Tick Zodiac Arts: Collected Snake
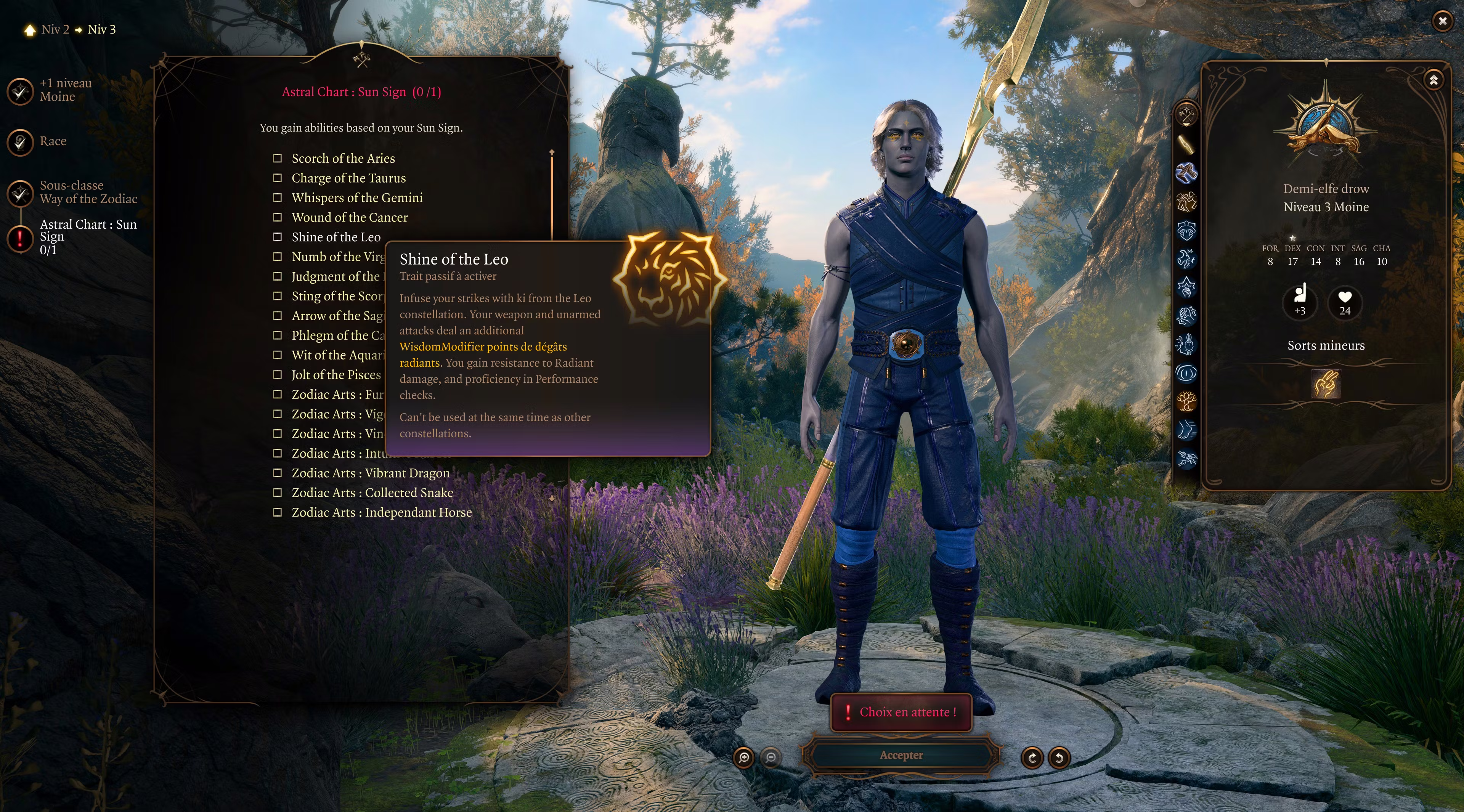 (x=277, y=493)
